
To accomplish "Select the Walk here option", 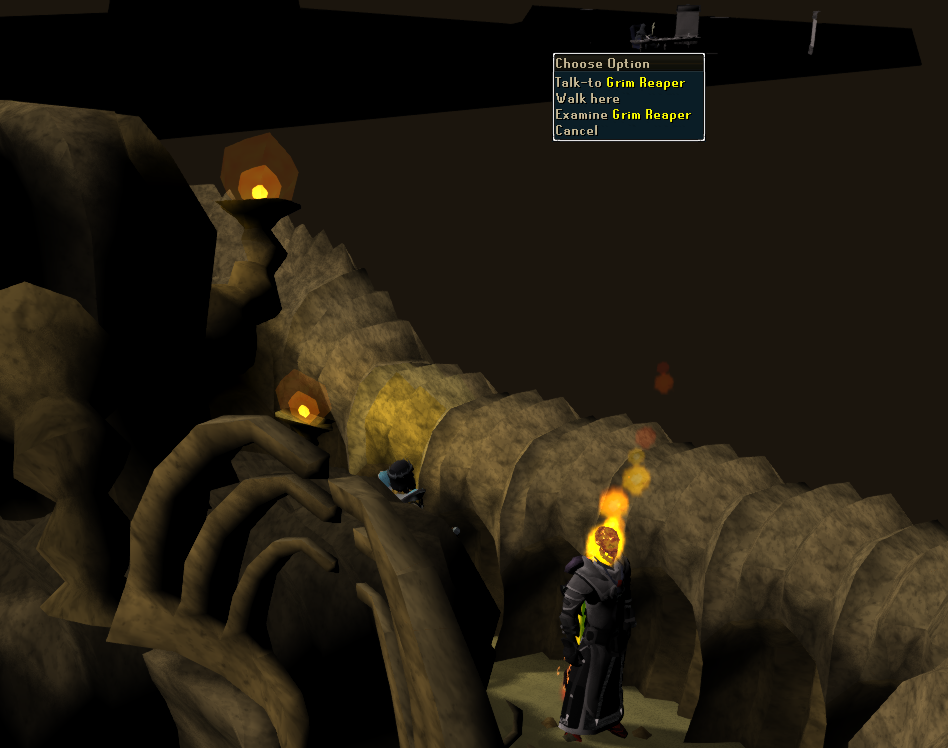I will tap(588, 99).
